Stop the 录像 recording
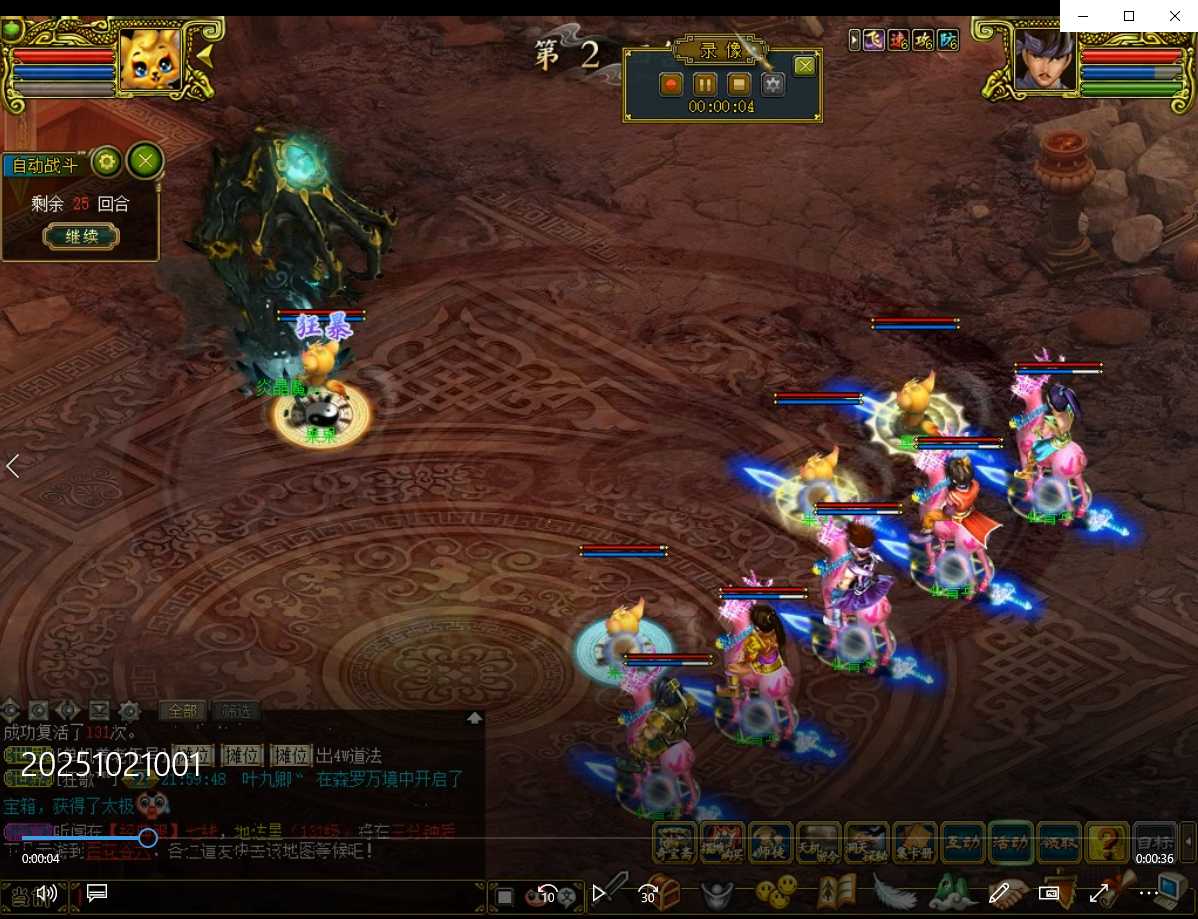Screen dimensions: 1198x919 click(738, 85)
